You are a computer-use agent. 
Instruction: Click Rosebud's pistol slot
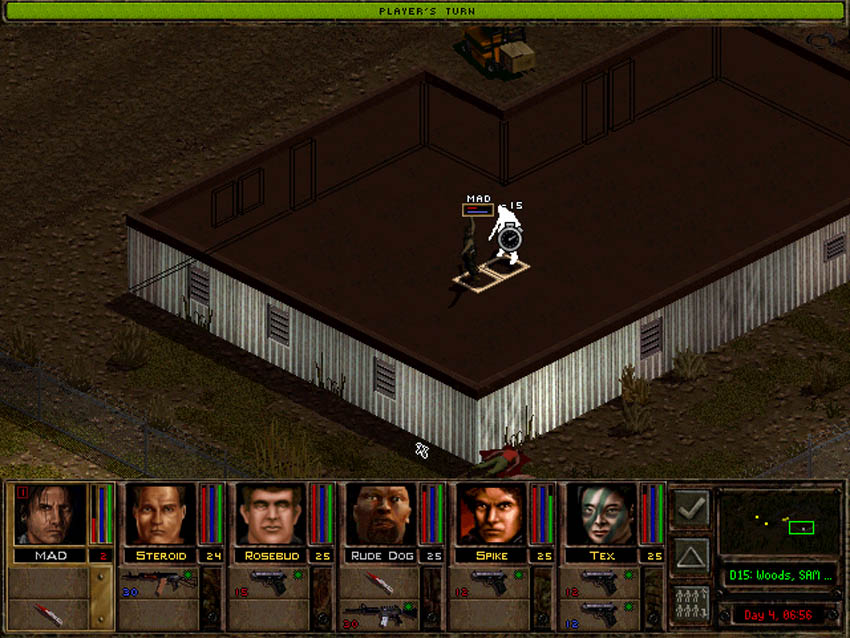270,582
